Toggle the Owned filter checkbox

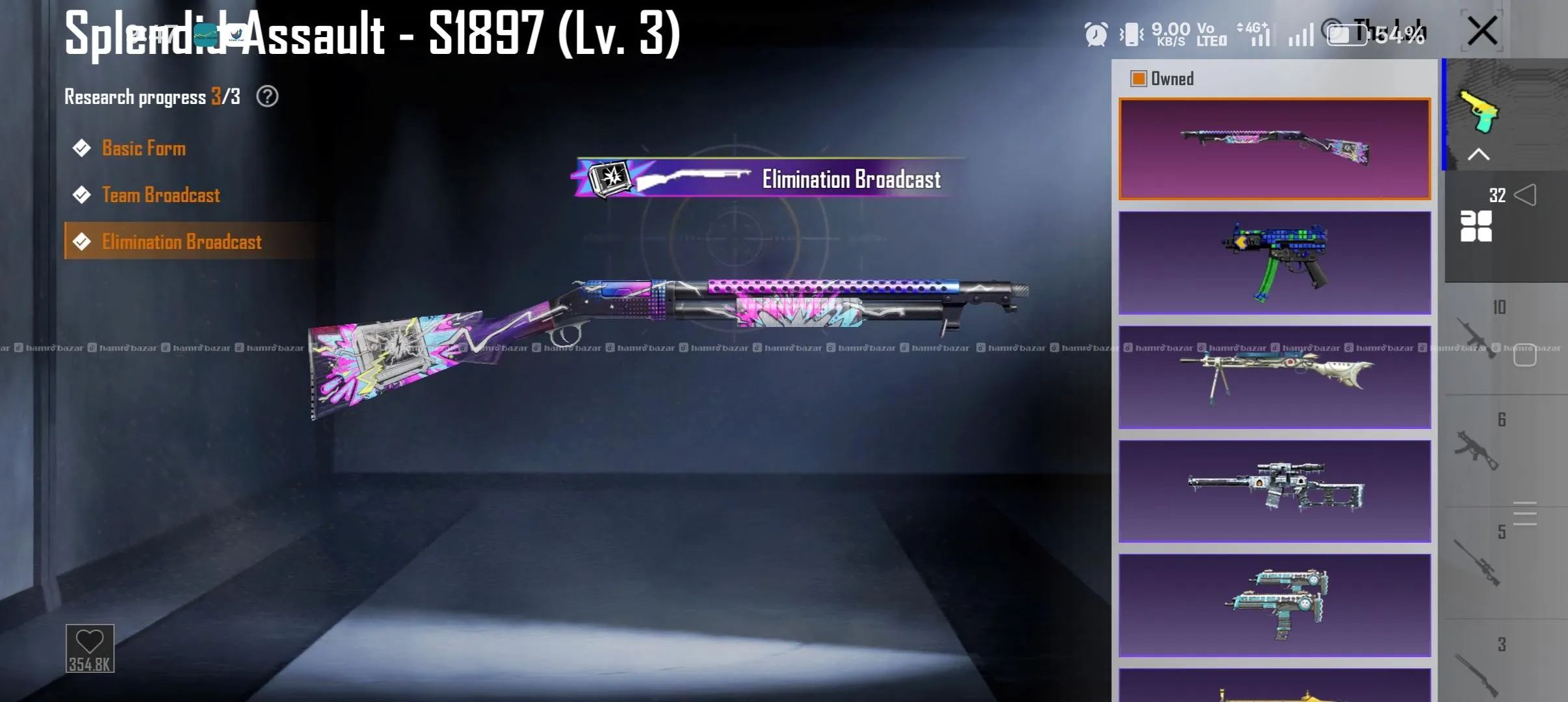(x=1139, y=79)
